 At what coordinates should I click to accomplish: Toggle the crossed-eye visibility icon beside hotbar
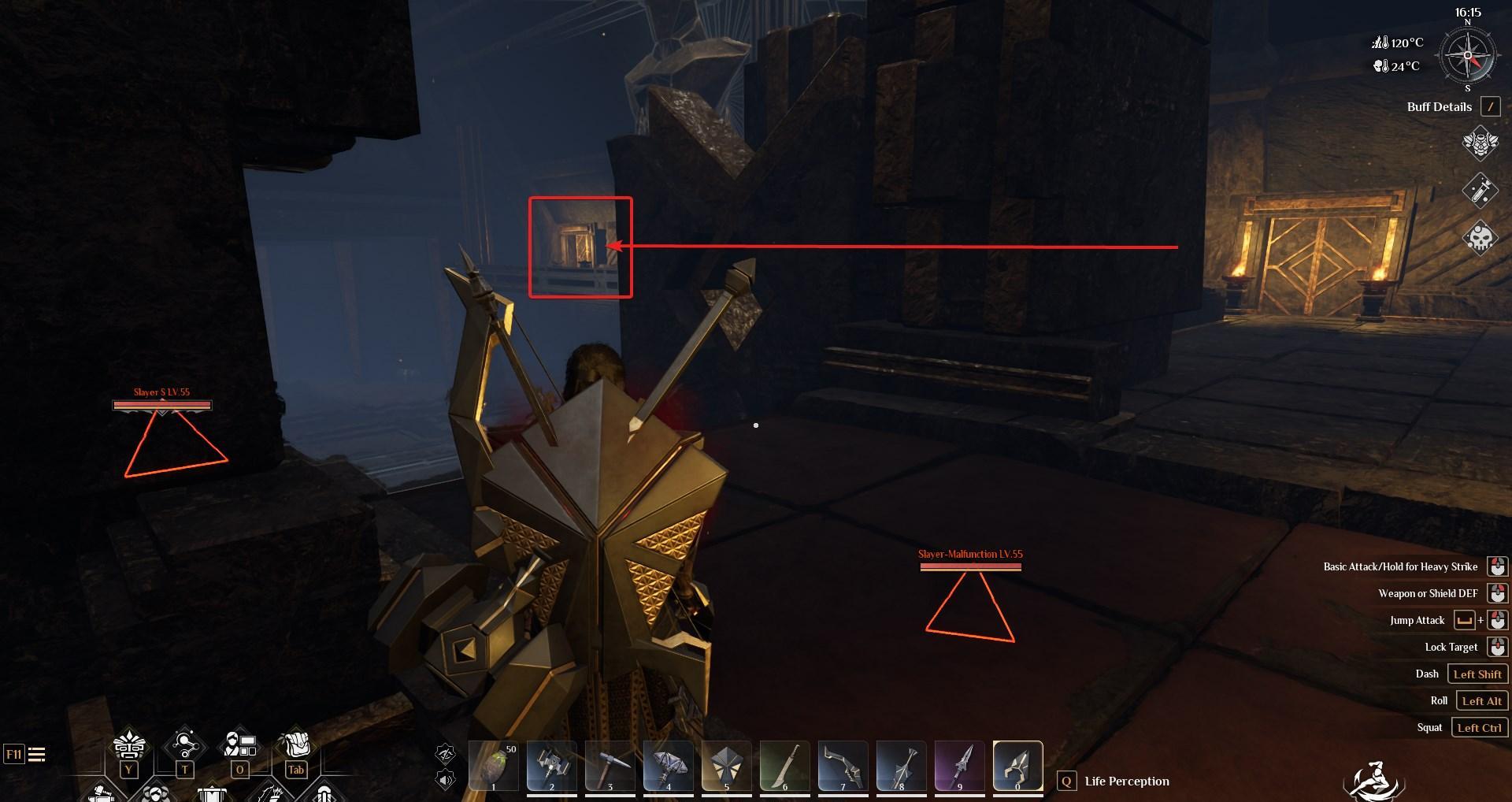(x=446, y=754)
